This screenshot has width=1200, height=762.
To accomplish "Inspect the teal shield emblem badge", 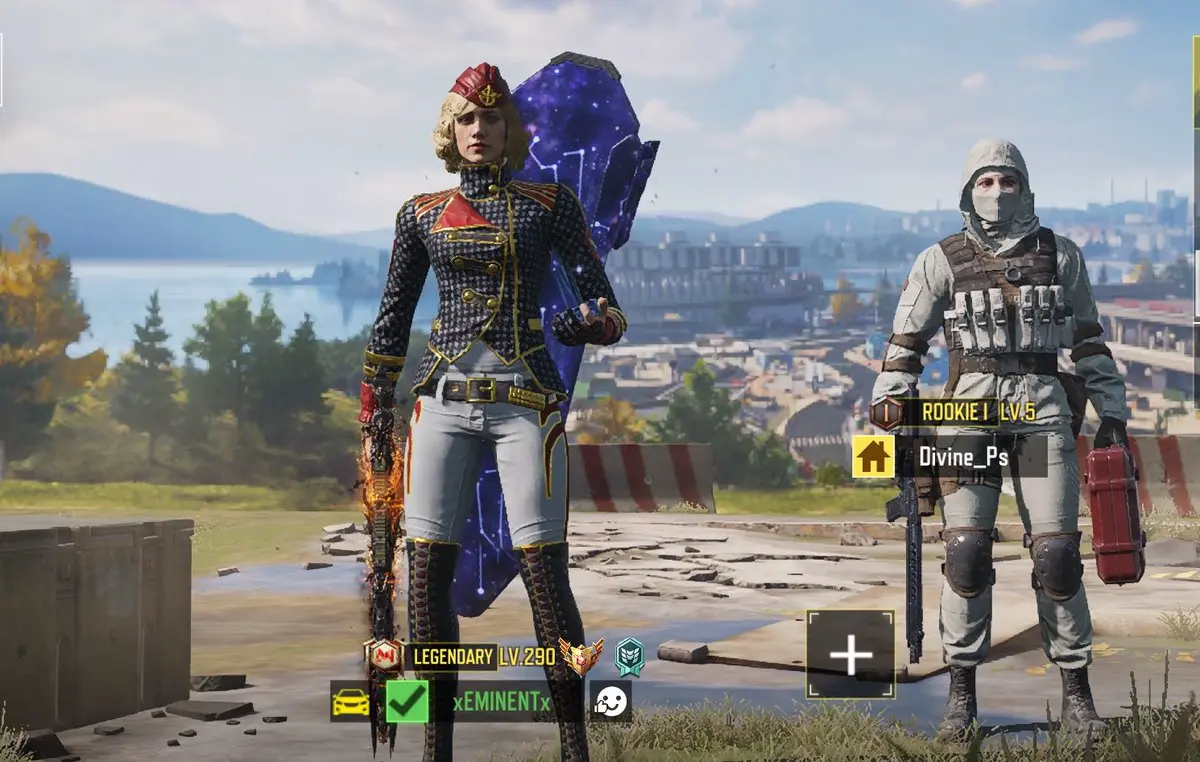I will point(629,656).
